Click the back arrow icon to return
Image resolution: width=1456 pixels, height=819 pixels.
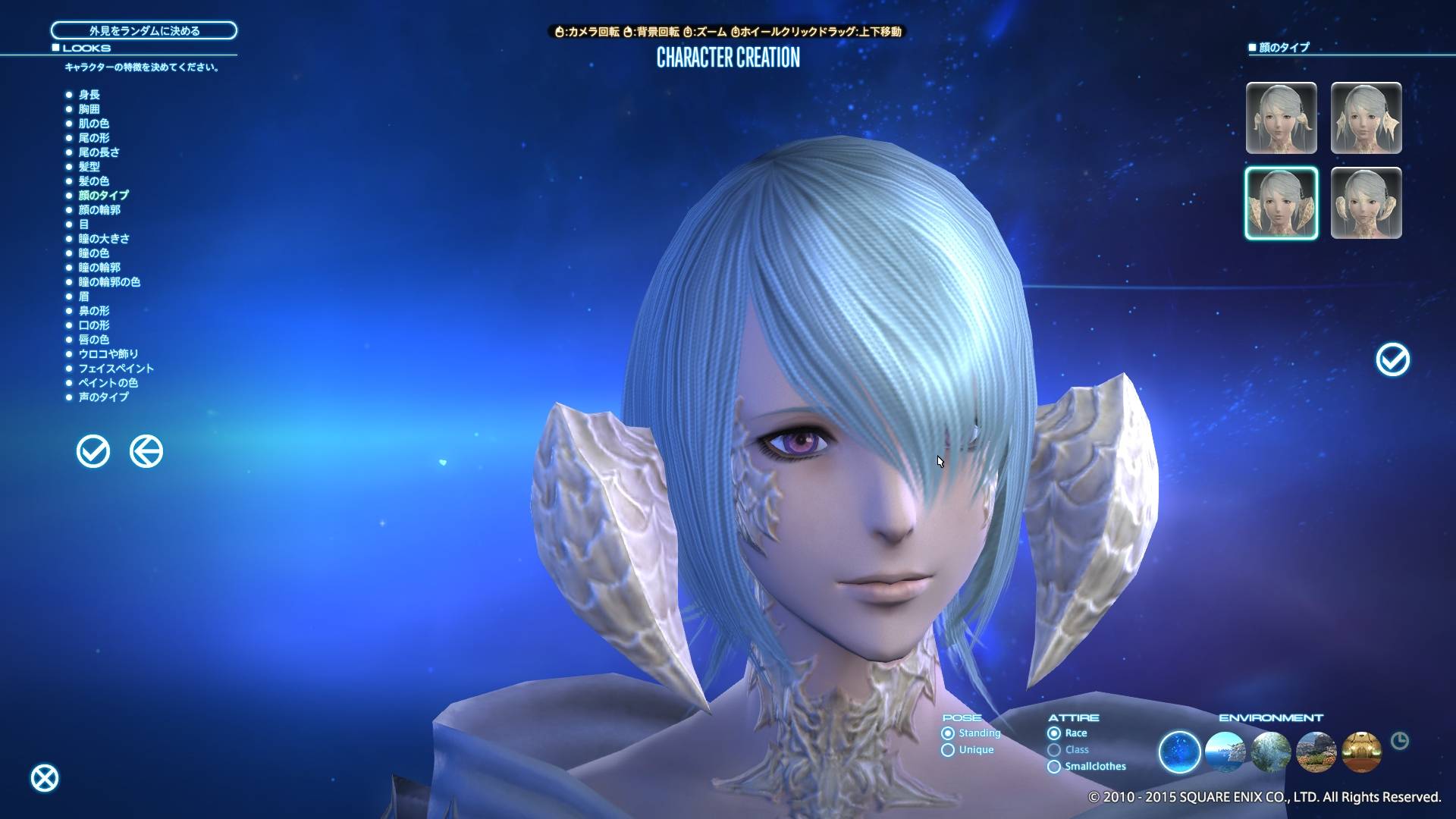point(146,450)
